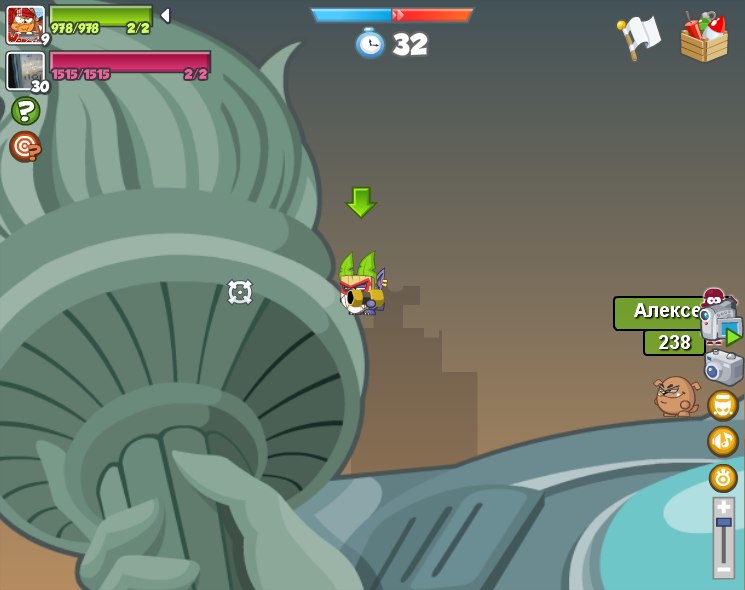
Task: Select the red-capped player avatar
Action: click(25, 24)
